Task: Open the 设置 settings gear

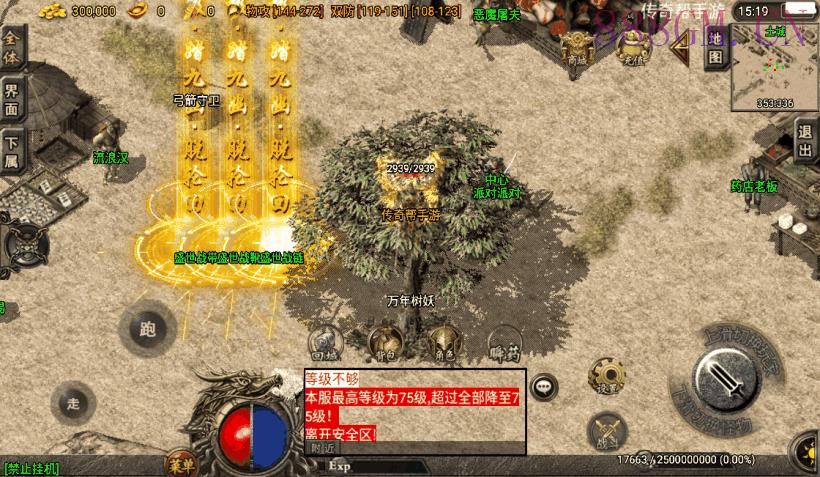Action: tap(608, 375)
